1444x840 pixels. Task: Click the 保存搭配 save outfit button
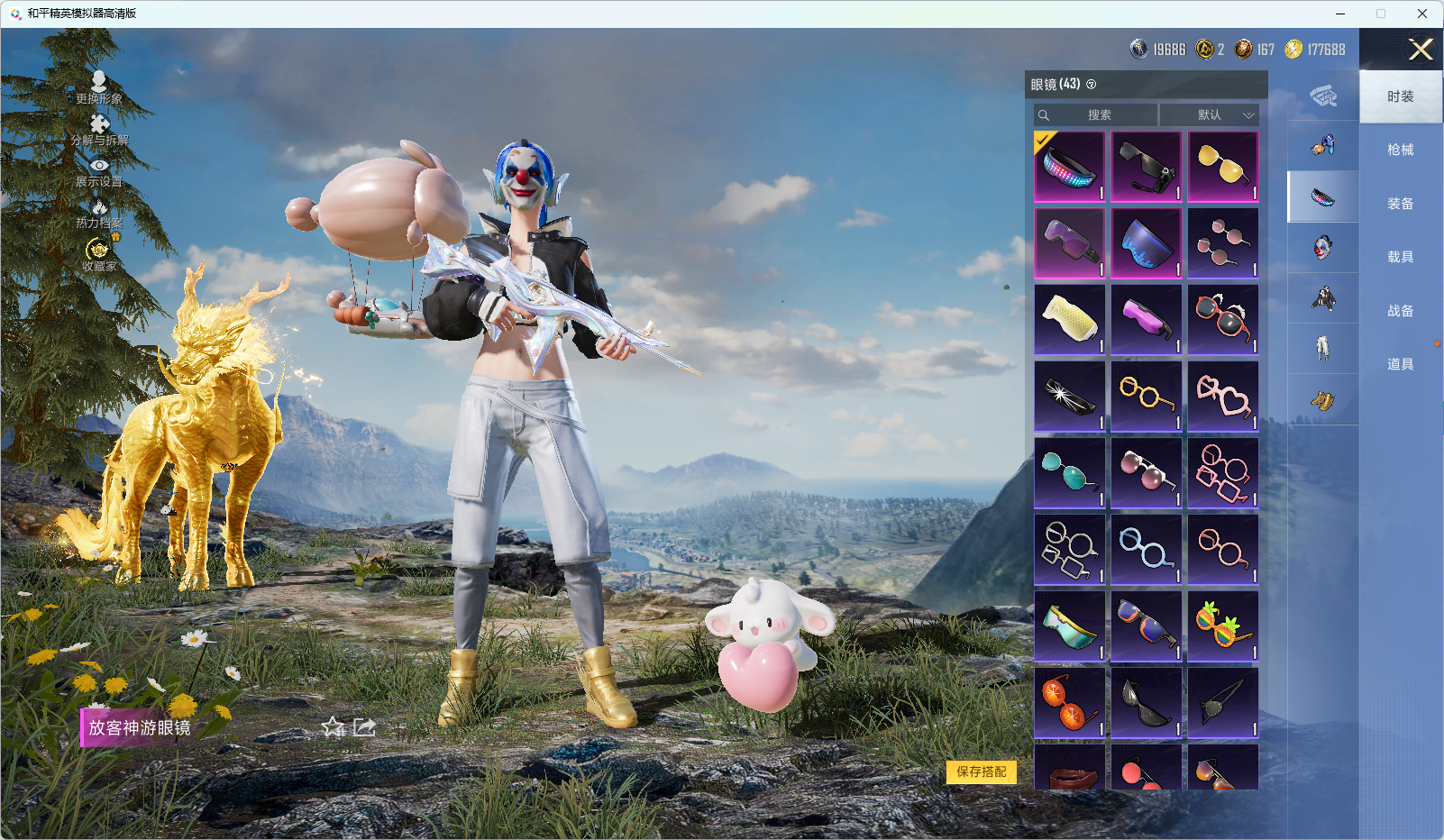(981, 772)
